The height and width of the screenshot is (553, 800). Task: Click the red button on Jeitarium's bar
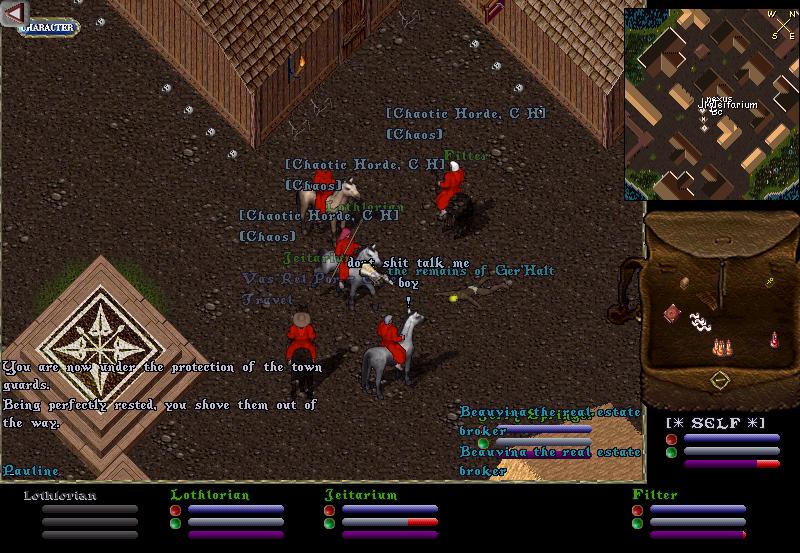tap(329, 510)
